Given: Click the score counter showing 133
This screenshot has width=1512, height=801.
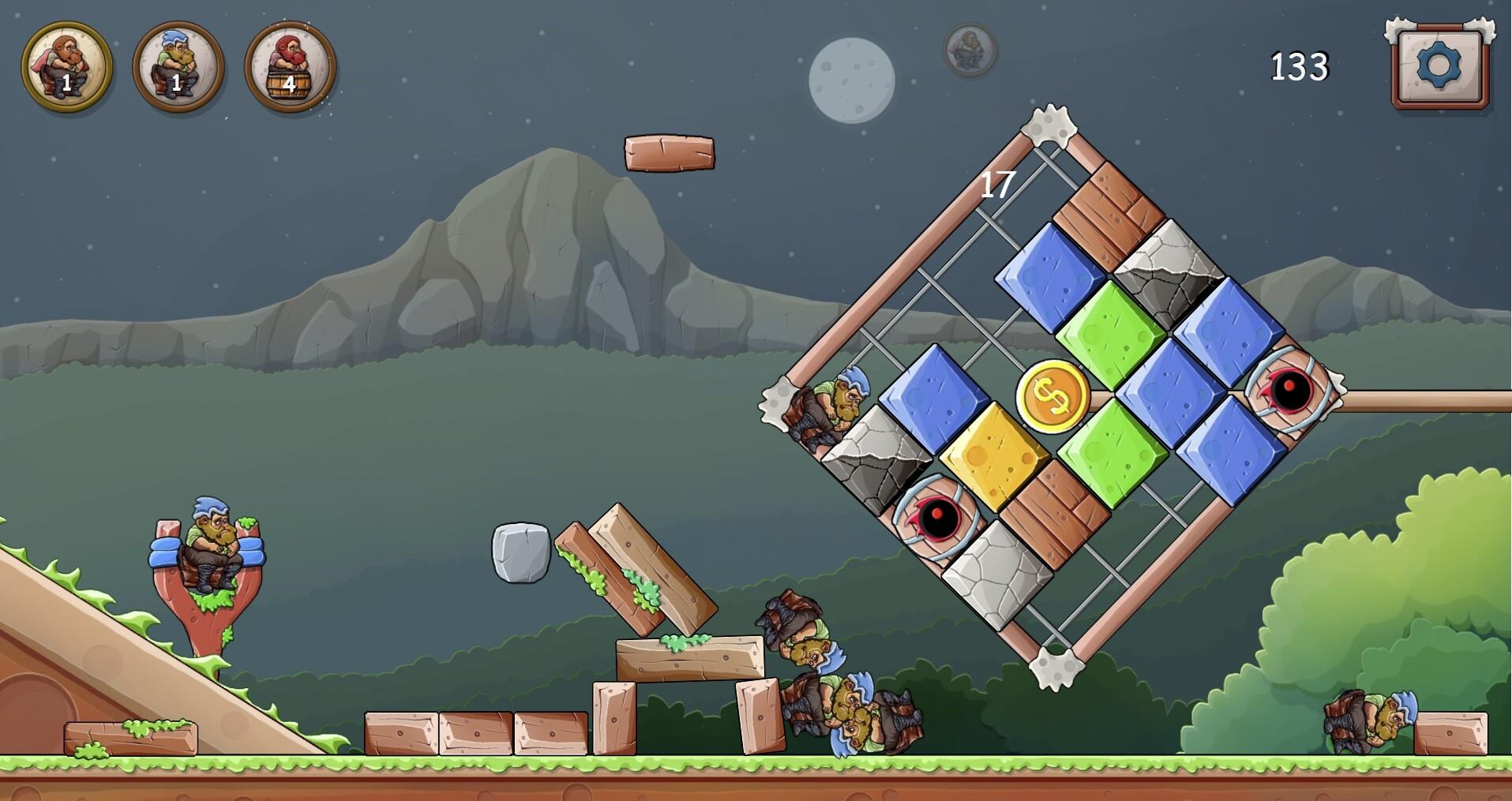Looking at the screenshot, I should pos(1299,68).
